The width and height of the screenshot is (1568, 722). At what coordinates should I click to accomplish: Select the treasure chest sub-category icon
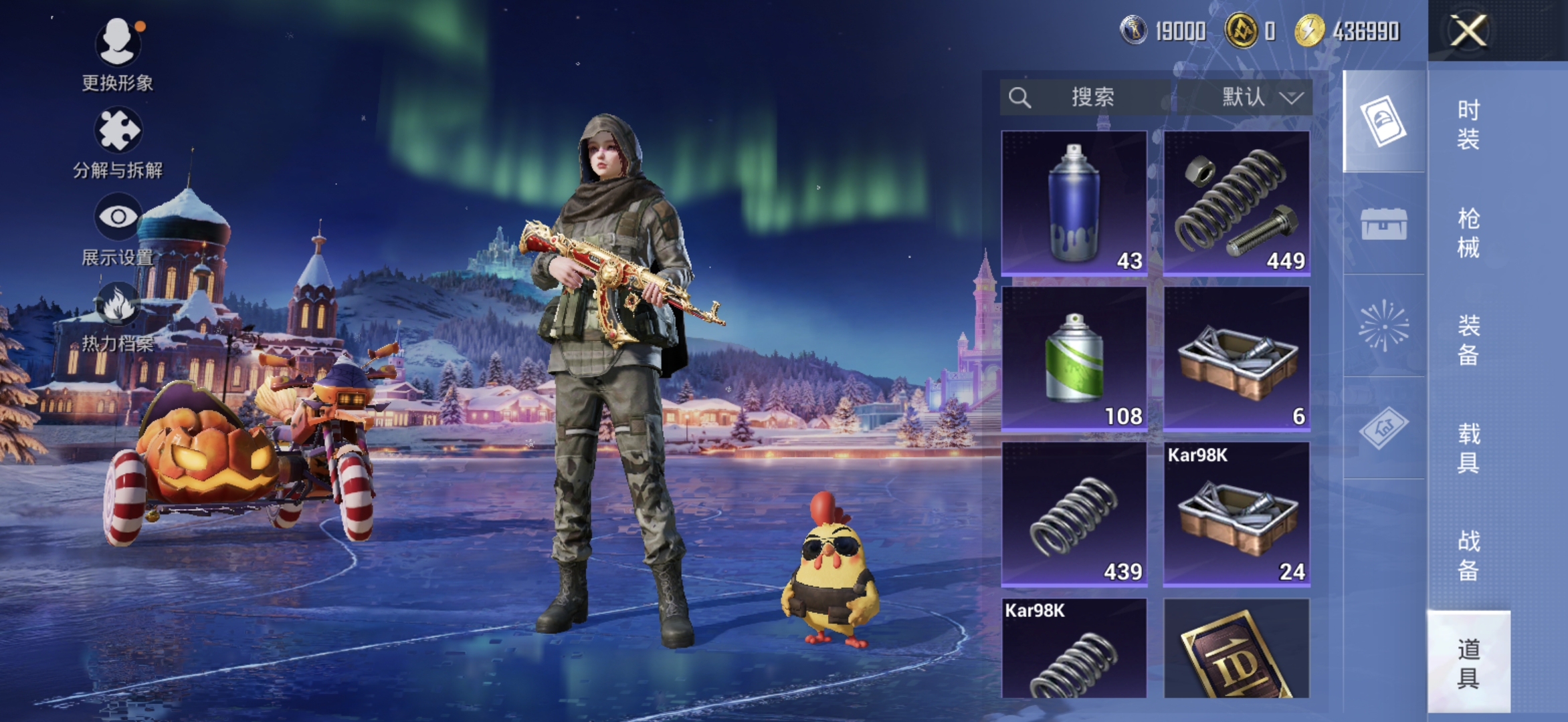(x=1383, y=223)
